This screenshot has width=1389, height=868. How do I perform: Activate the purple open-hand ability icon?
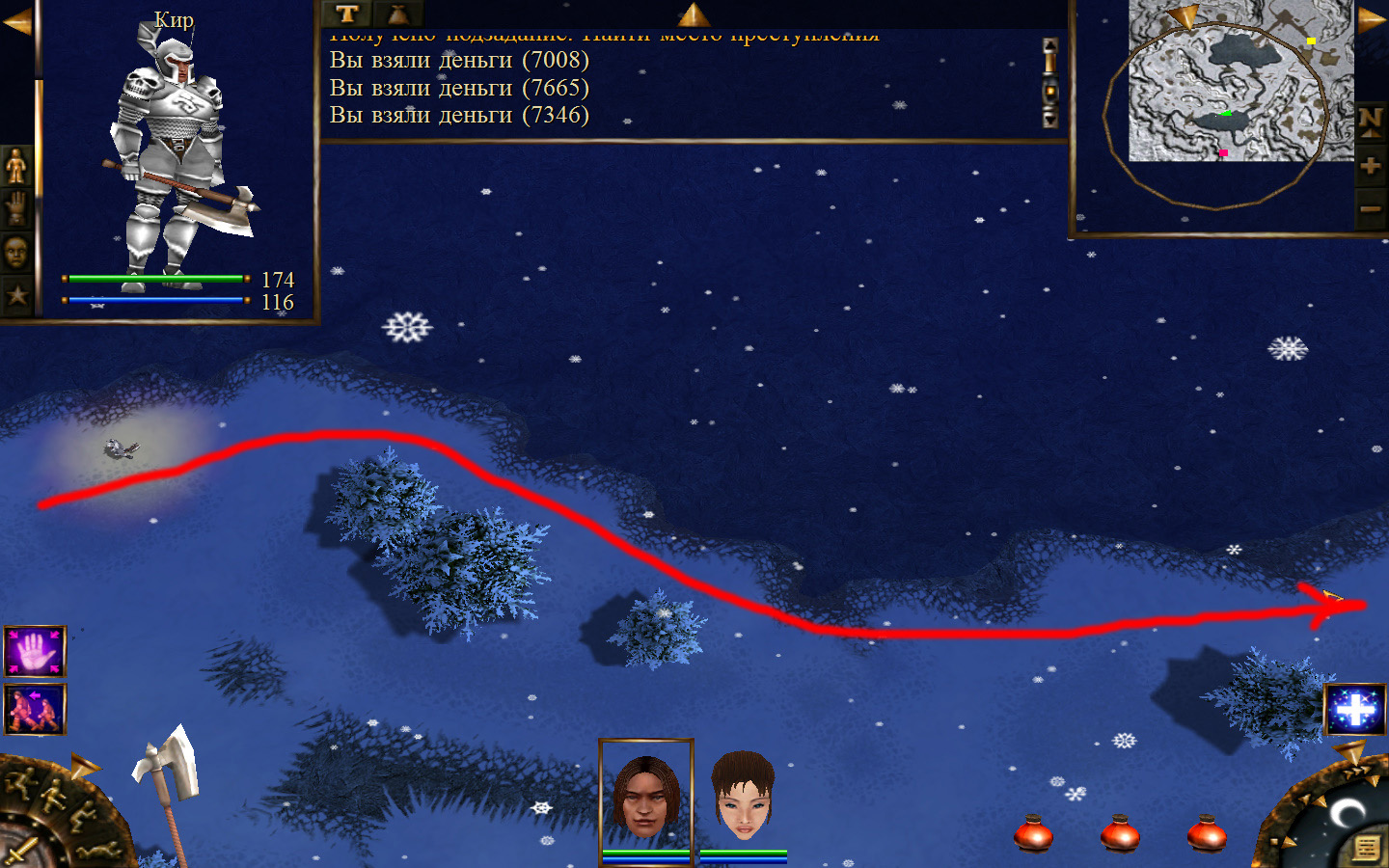click(35, 652)
